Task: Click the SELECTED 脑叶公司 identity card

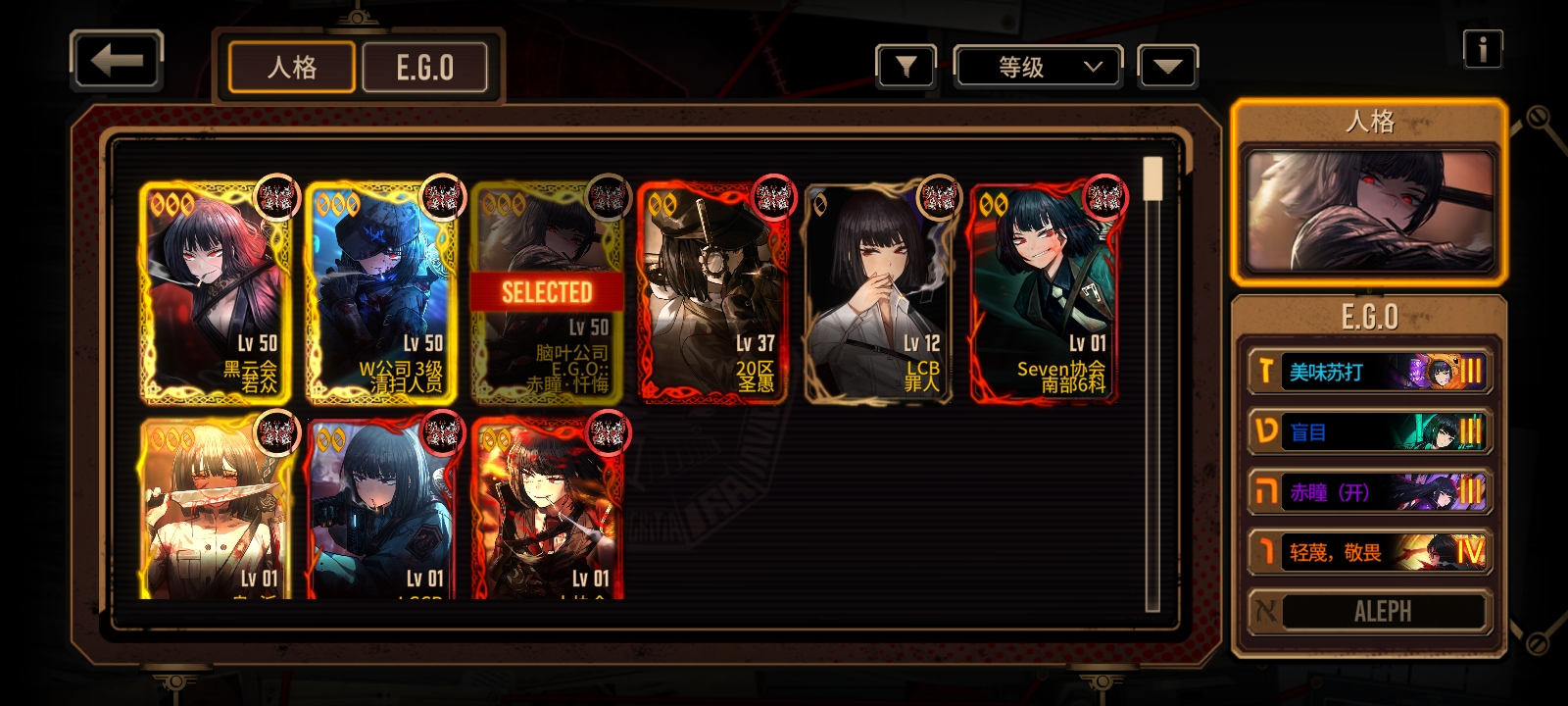Action: (x=547, y=291)
